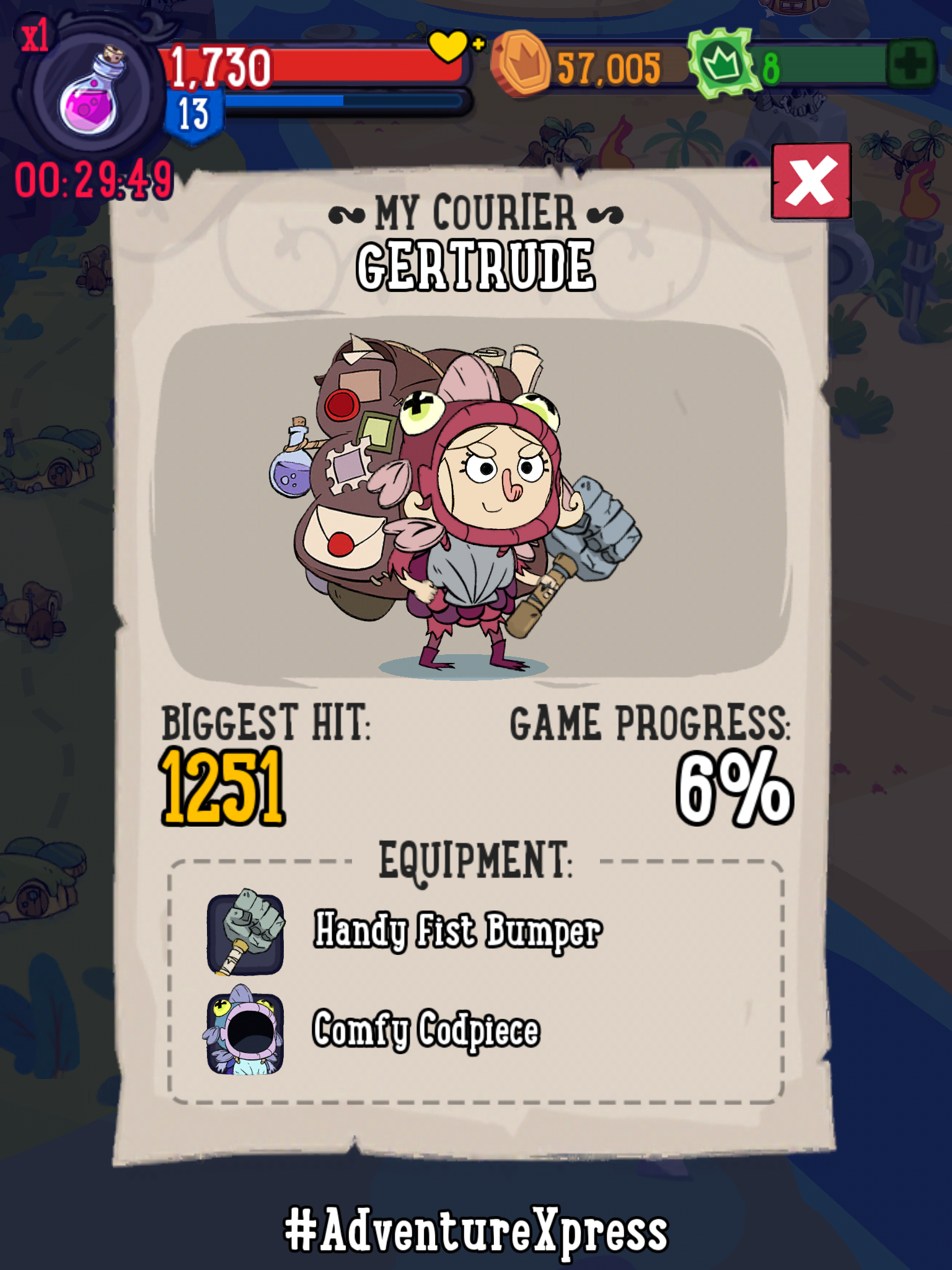Tap the red potion countdown timer
Screen dimensions: 952x1270
click(92, 180)
